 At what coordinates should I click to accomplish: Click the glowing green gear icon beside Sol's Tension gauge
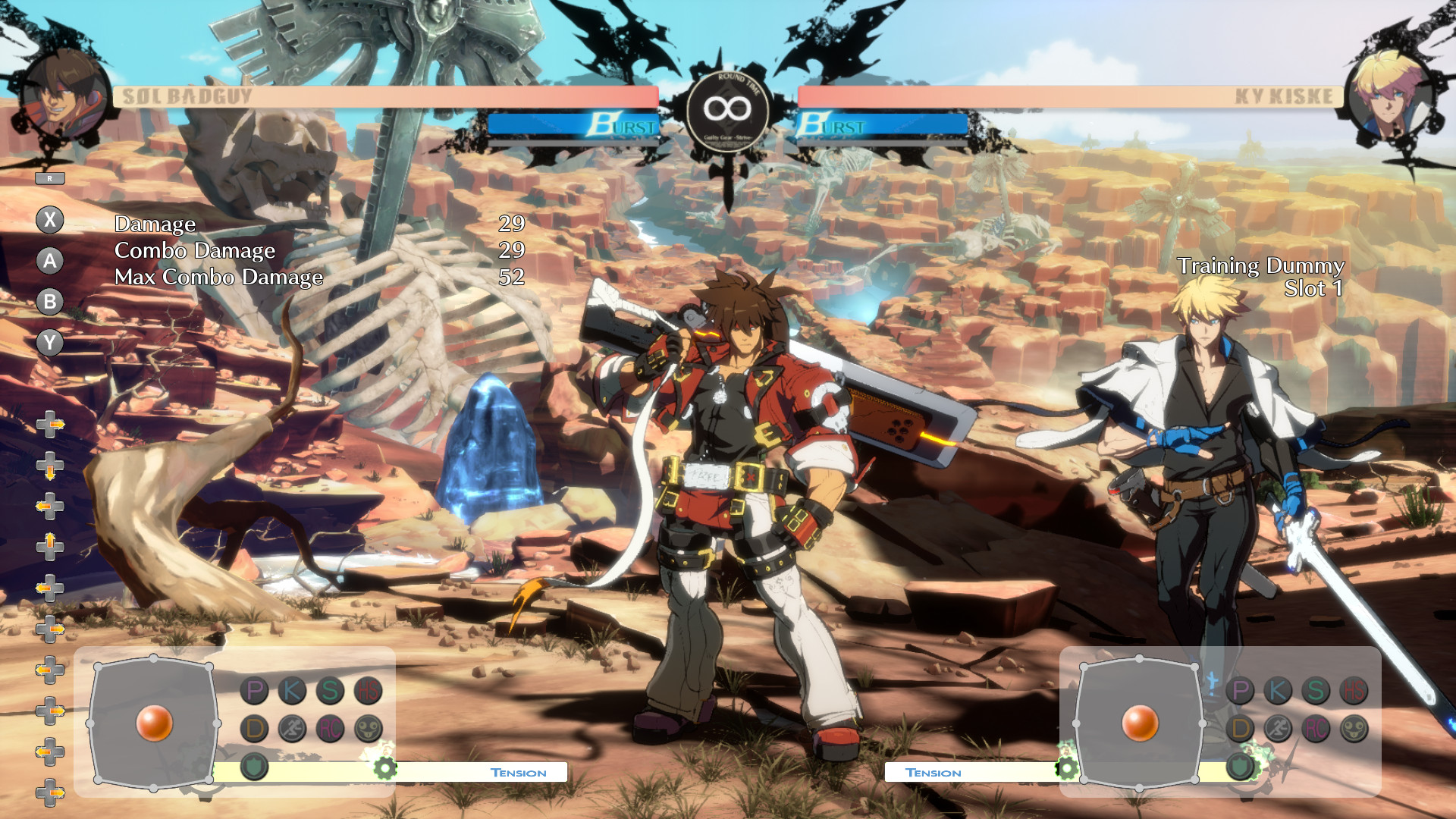pyautogui.click(x=385, y=767)
